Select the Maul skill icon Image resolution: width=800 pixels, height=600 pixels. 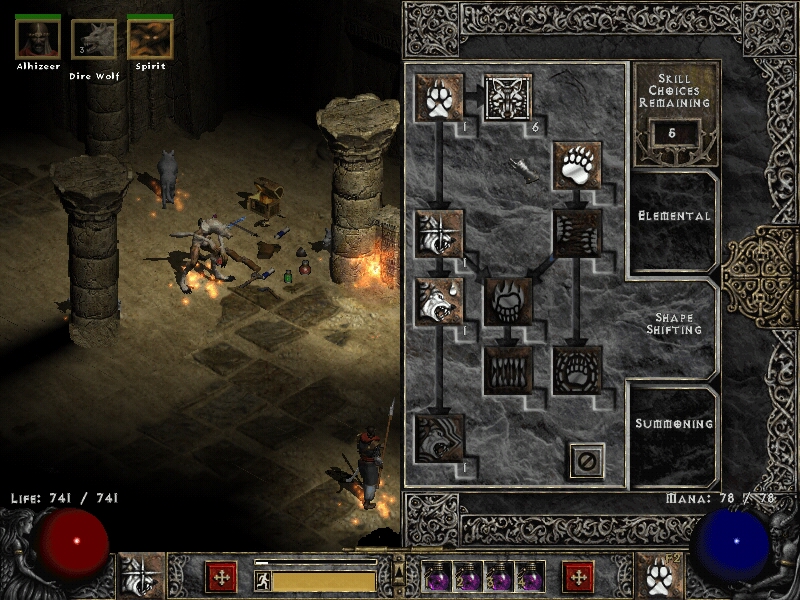click(577, 233)
